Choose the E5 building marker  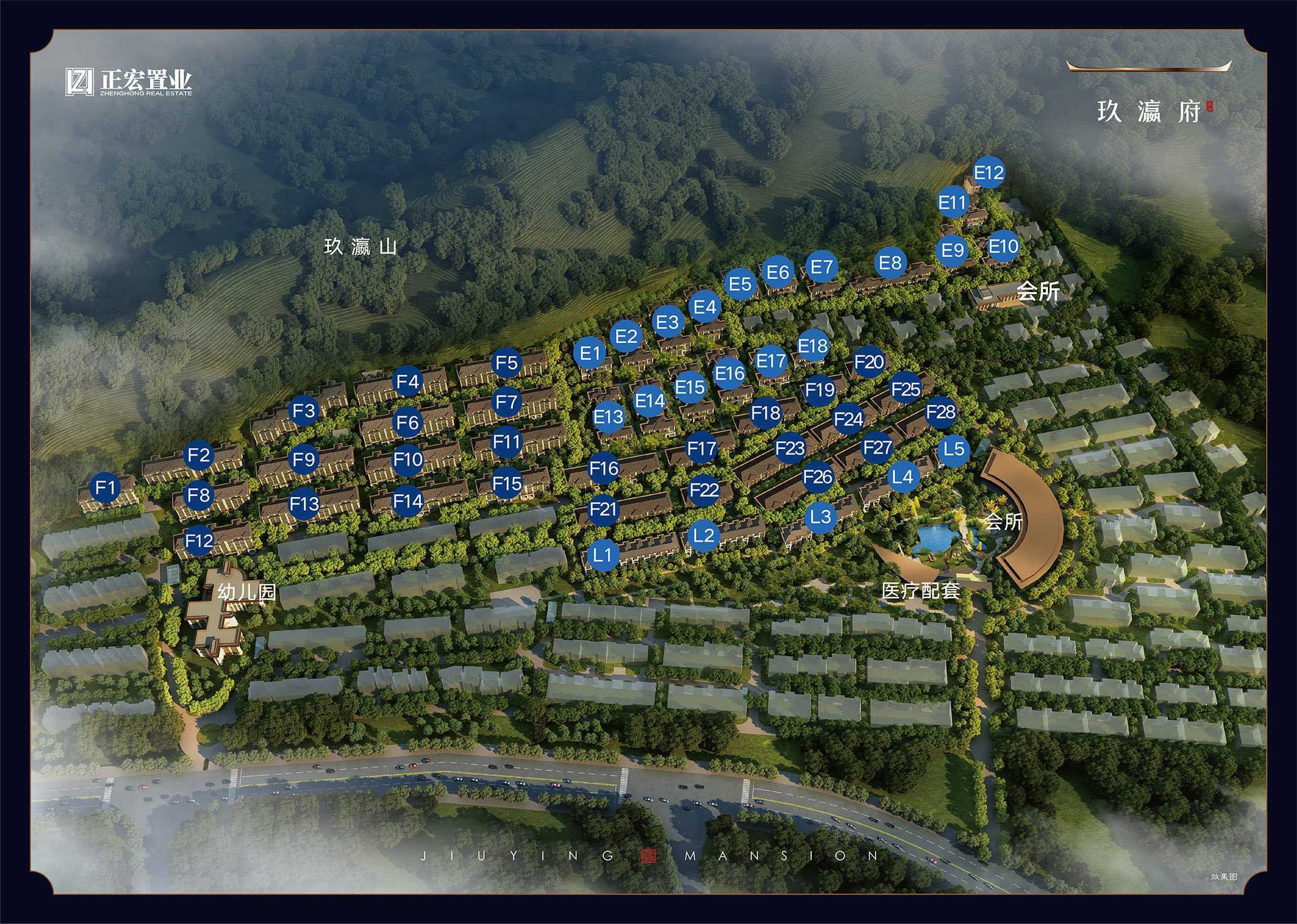pos(740,284)
